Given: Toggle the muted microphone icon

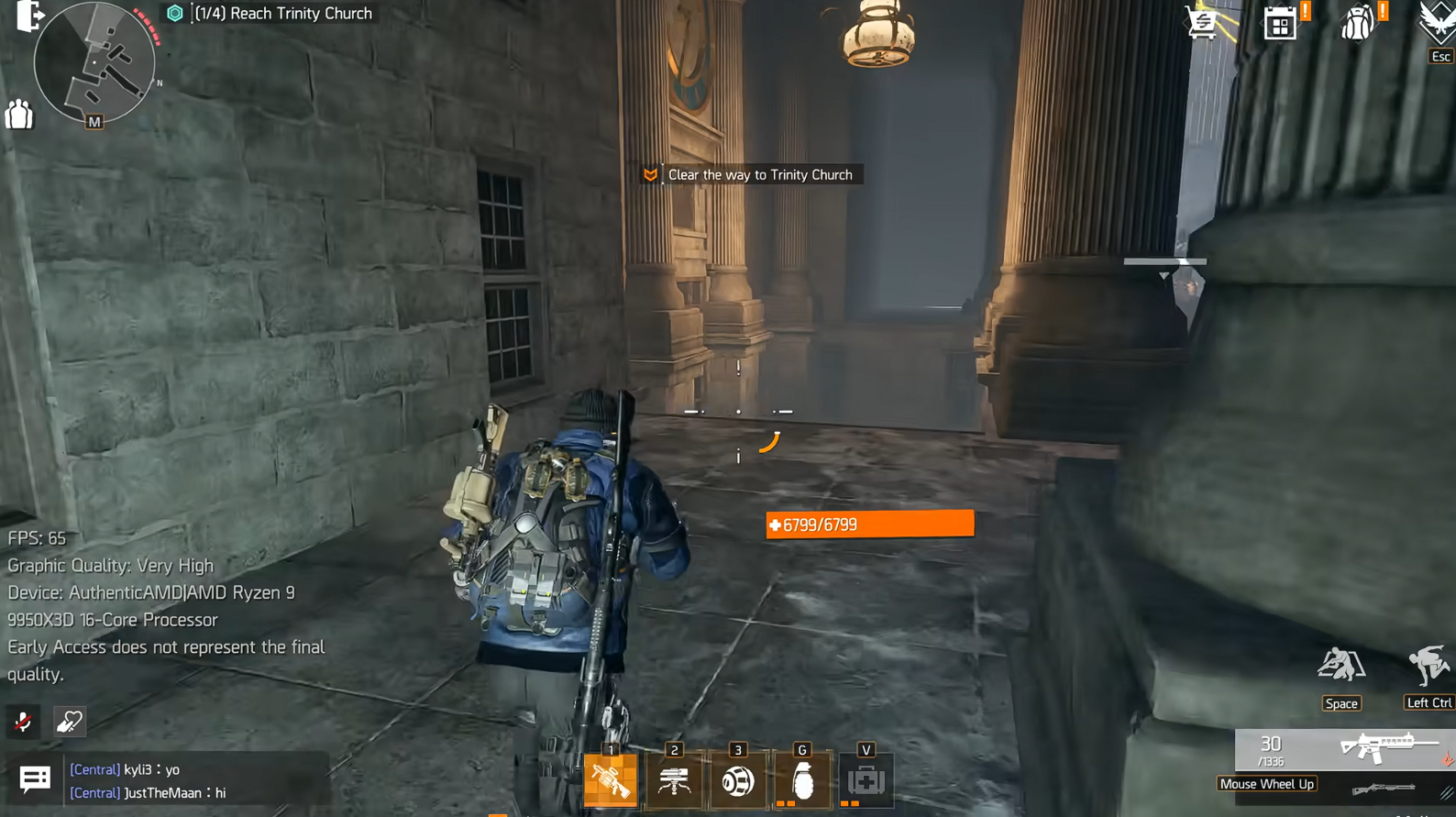Looking at the screenshot, I should pyautogui.click(x=23, y=722).
